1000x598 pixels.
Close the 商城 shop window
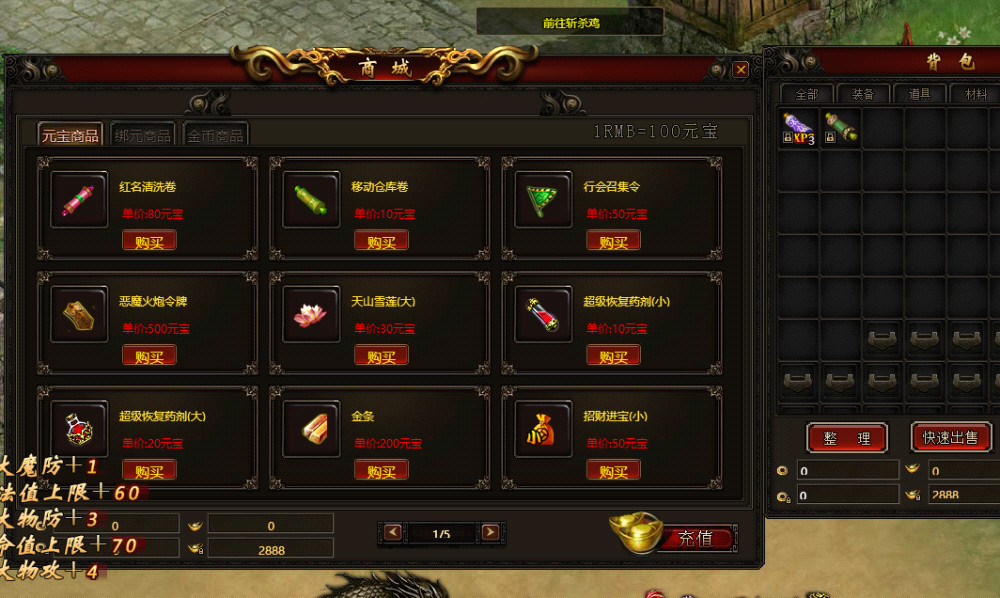coord(740,70)
